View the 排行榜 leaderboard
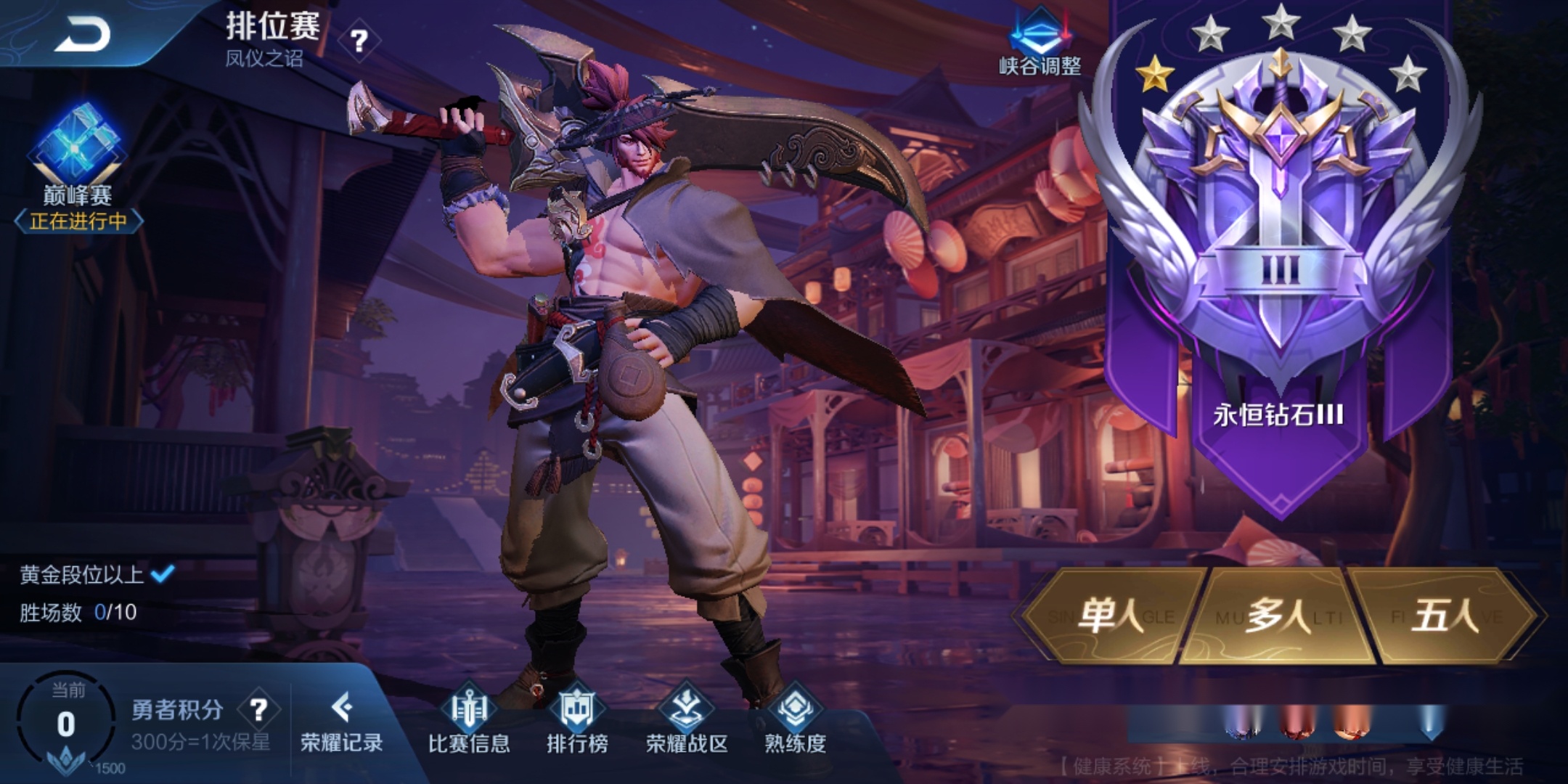This screenshot has width=1568, height=784. coord(577,720)
